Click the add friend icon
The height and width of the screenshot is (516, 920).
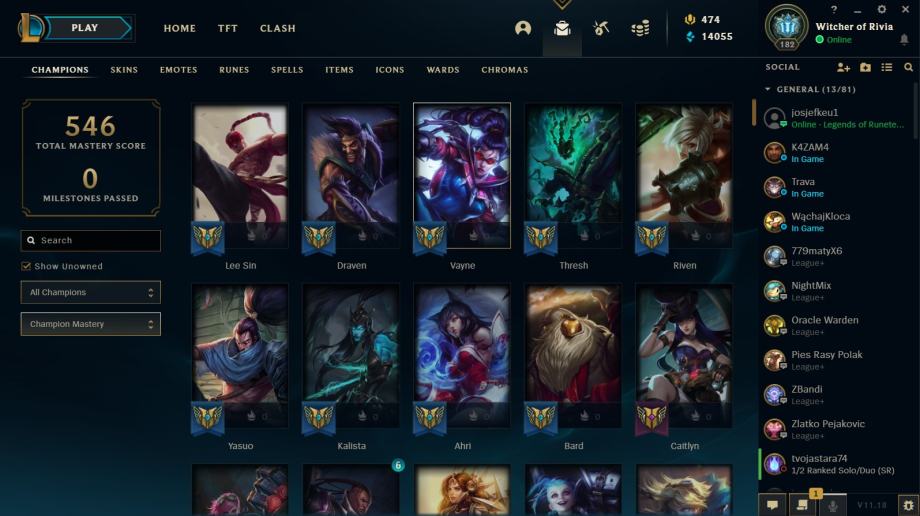(x=843, y=67)
